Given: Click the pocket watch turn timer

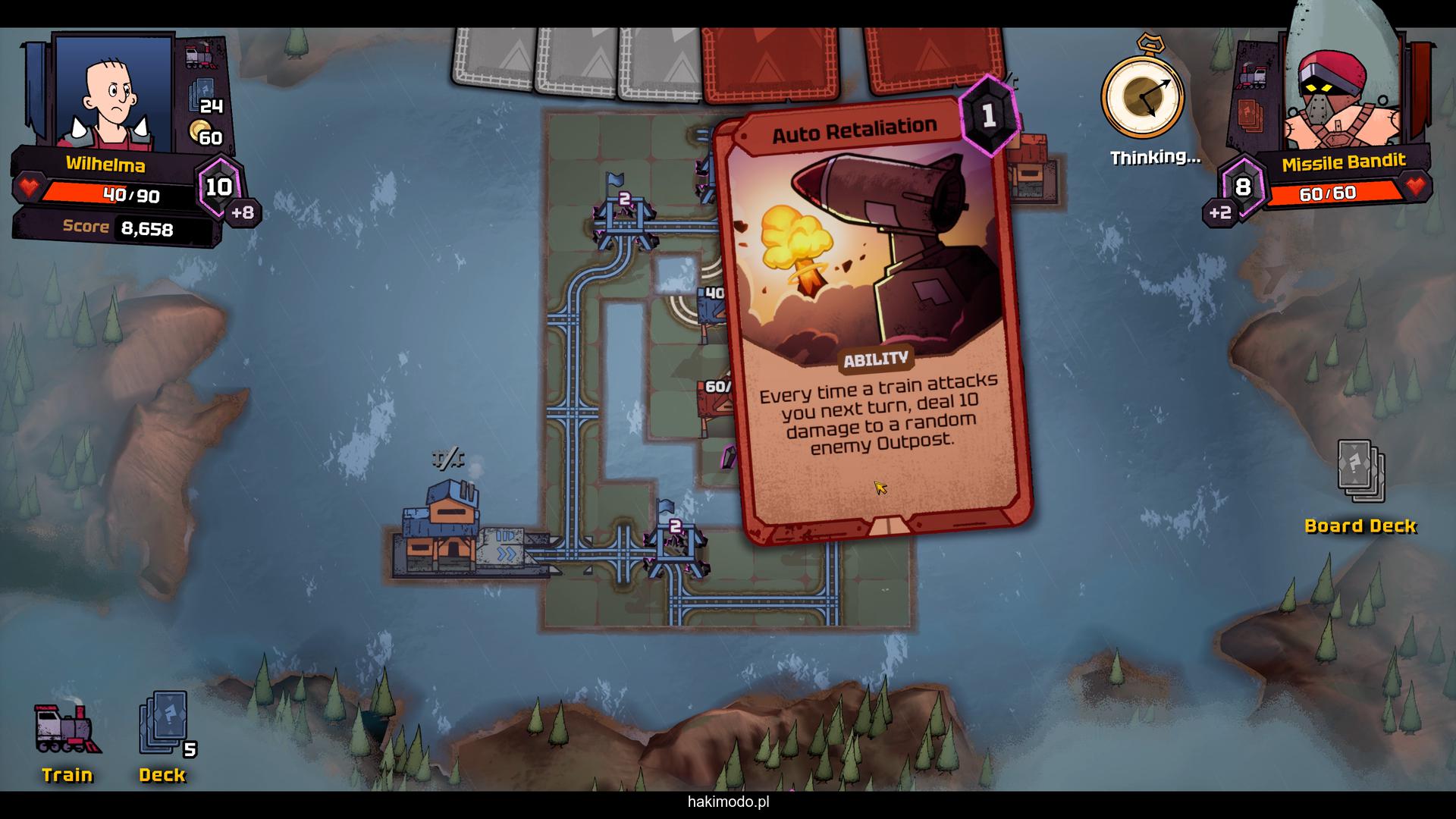Looking at the screenshot, I should [1142, 96].
